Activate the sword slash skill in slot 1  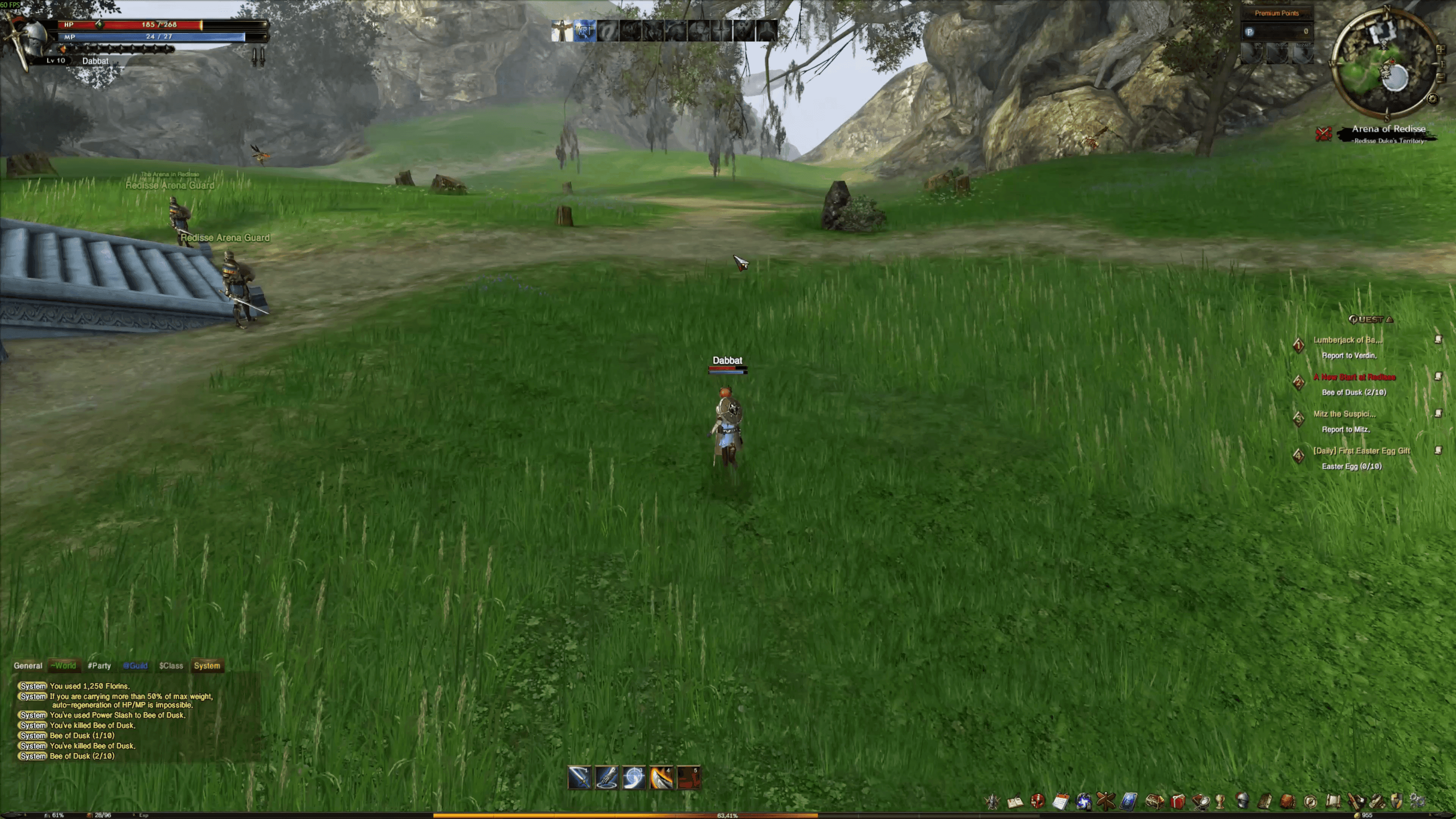pos(579,778)
